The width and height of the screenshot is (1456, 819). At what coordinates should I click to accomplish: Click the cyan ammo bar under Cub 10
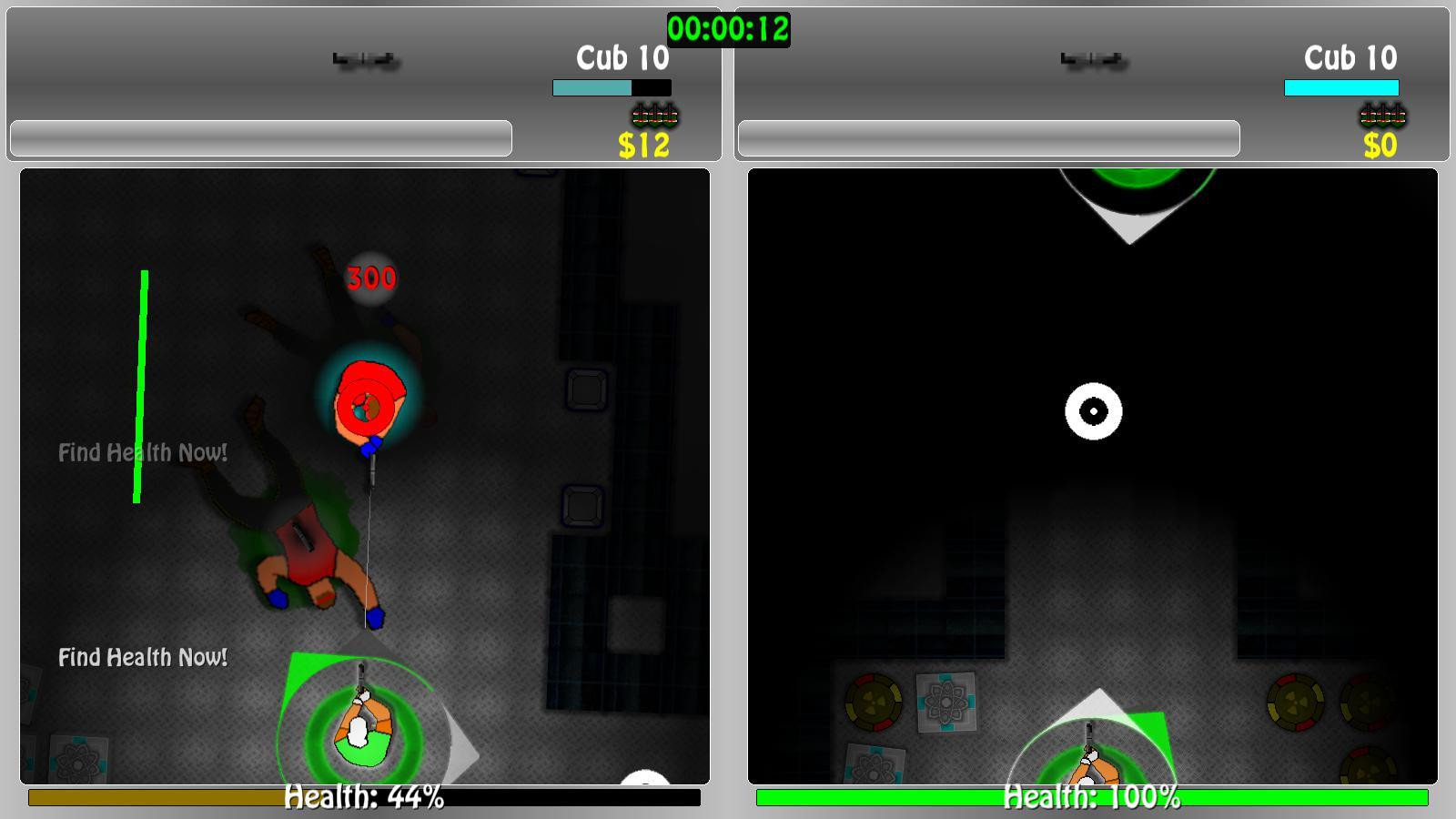point(612,87)
